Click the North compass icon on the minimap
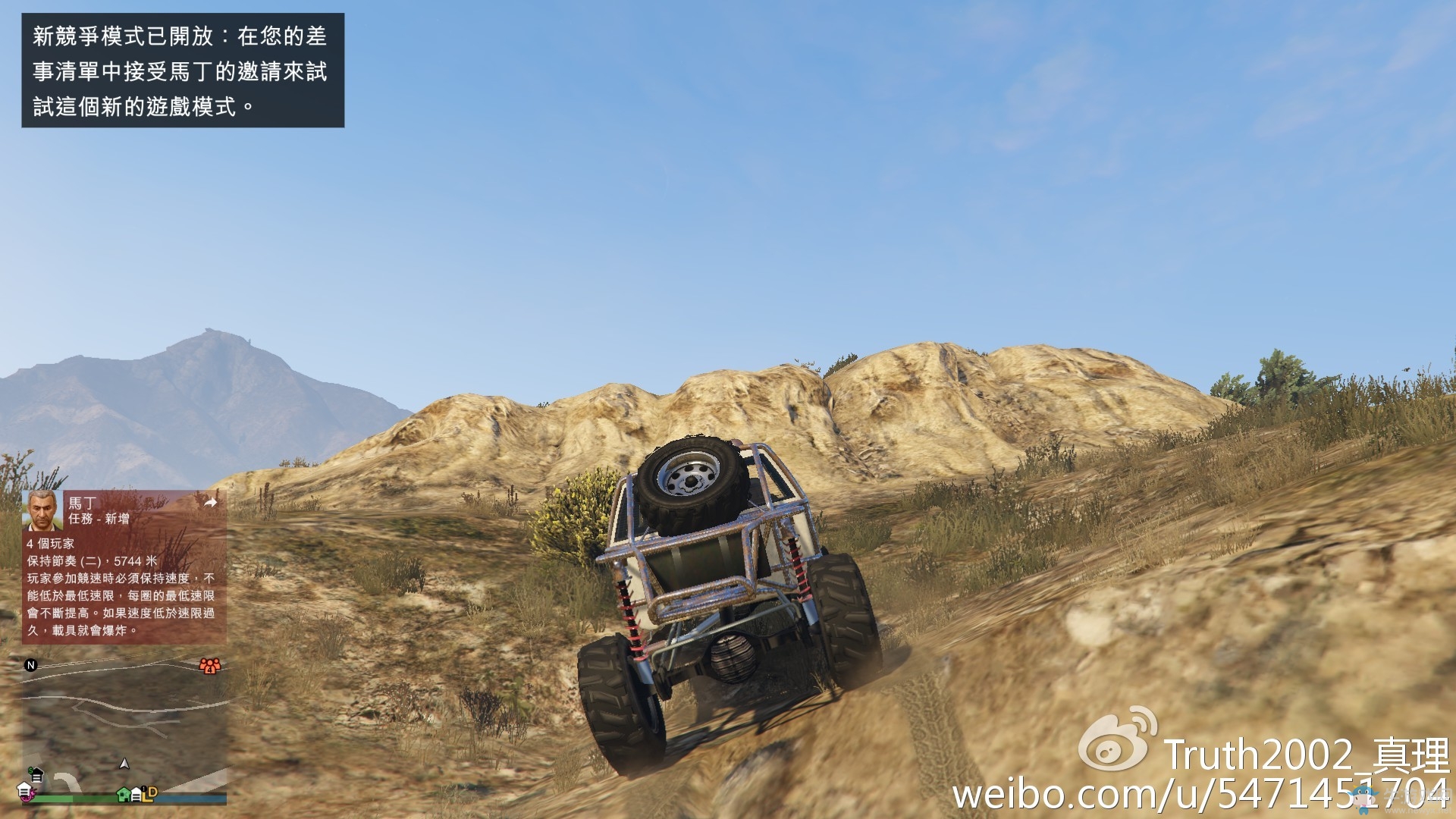This screenshot has width=1456, height=819. pyautogui.click(x=30, y=666)
